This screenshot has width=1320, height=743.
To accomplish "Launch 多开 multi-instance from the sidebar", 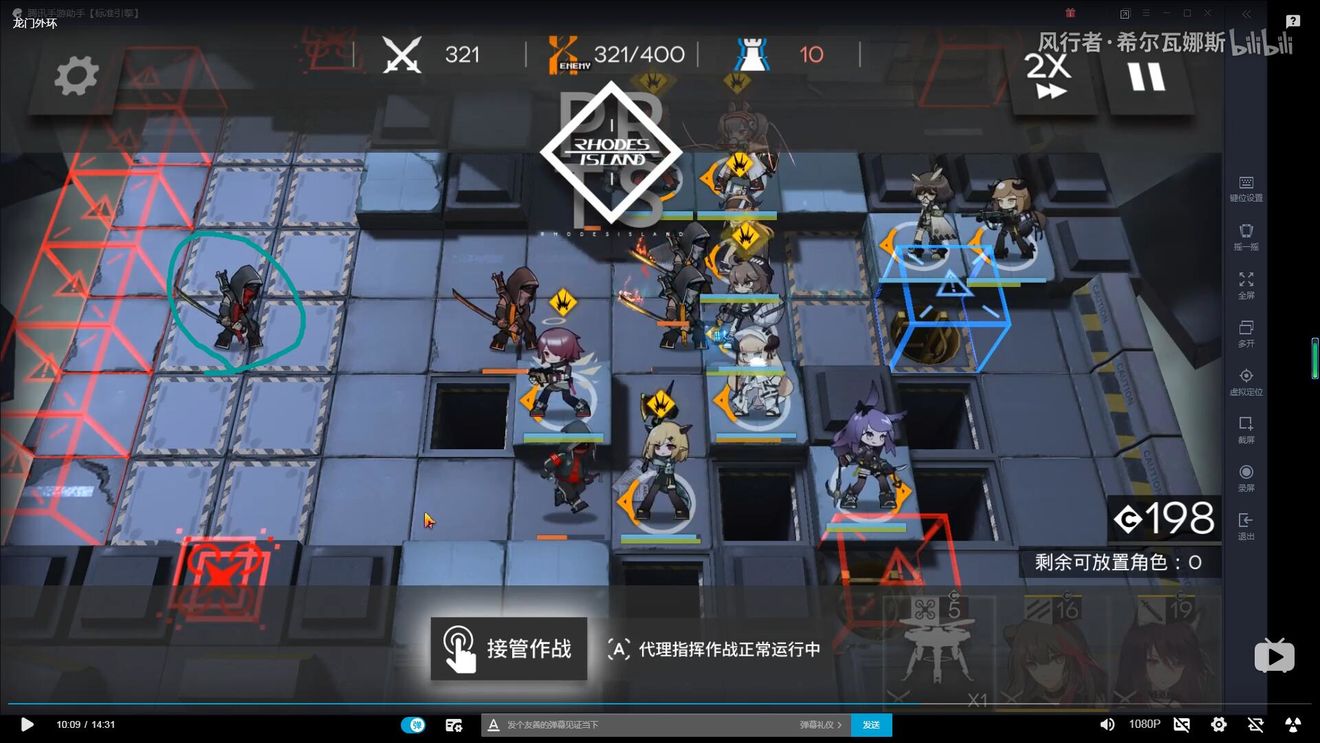I will (x=1246, y=330).
